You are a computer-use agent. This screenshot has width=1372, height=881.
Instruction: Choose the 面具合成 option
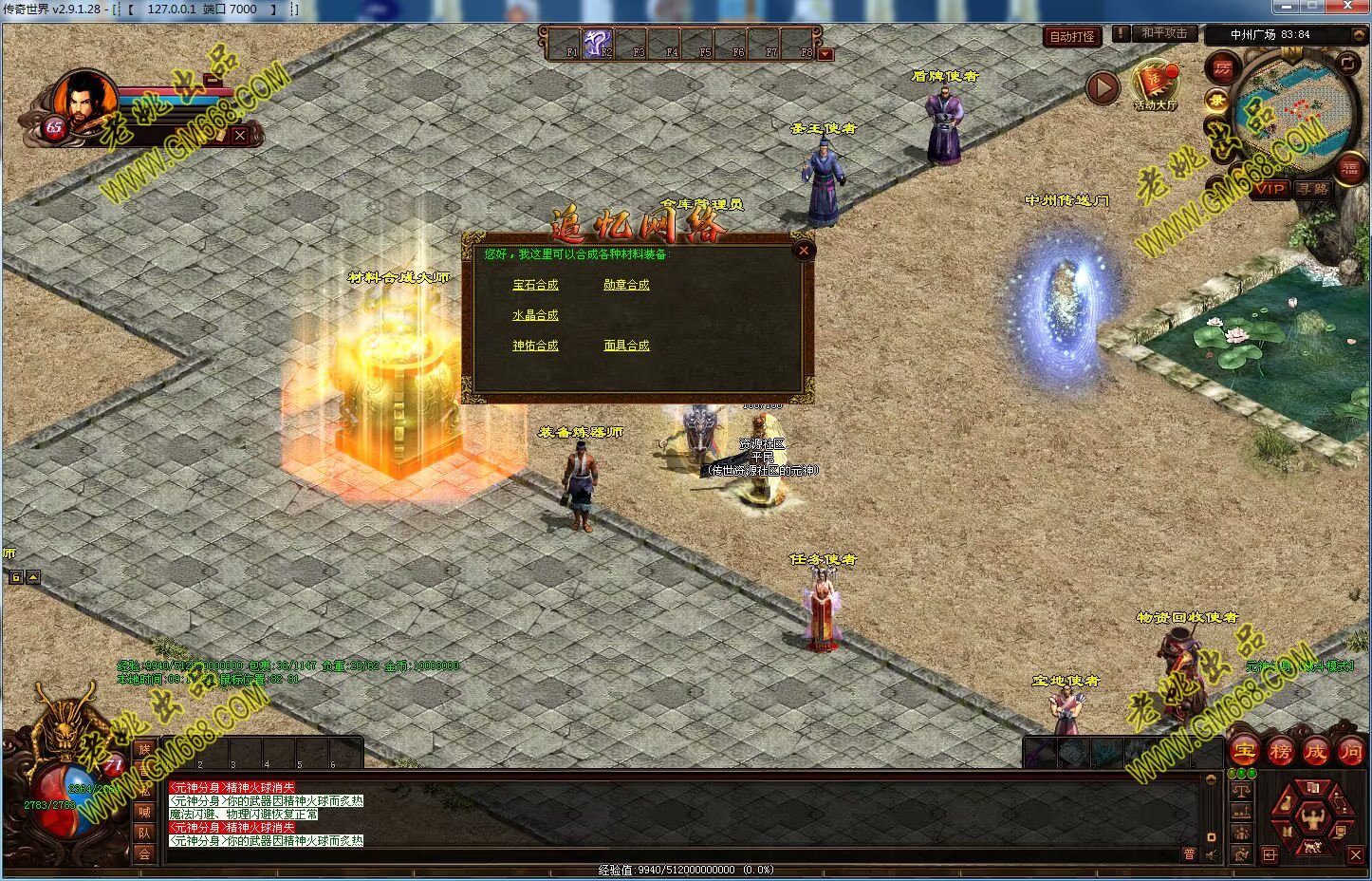[626, 346]
